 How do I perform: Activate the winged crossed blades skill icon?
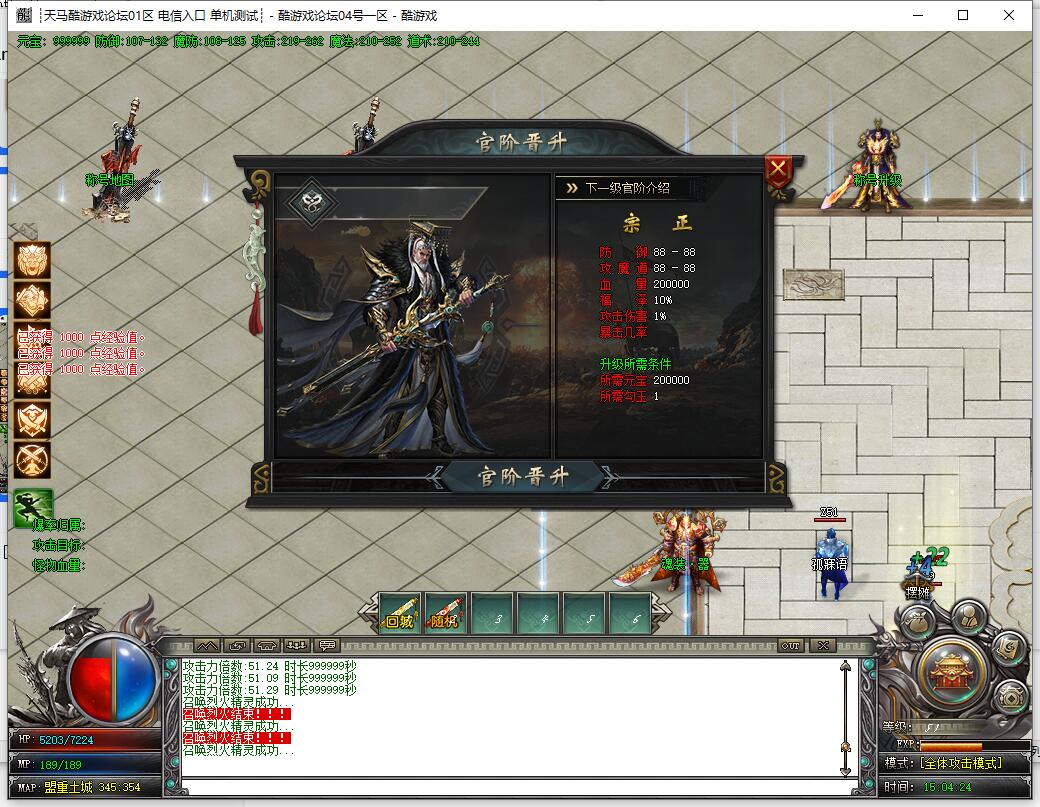[x=32, y=419]
